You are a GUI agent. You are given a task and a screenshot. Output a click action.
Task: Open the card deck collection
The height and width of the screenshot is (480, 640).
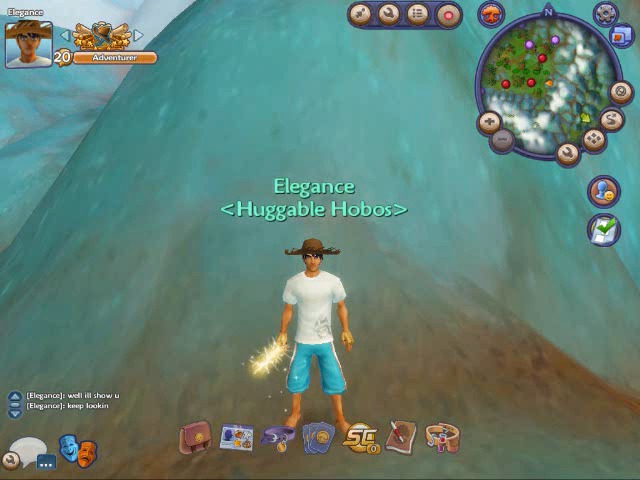click(318, 438)
